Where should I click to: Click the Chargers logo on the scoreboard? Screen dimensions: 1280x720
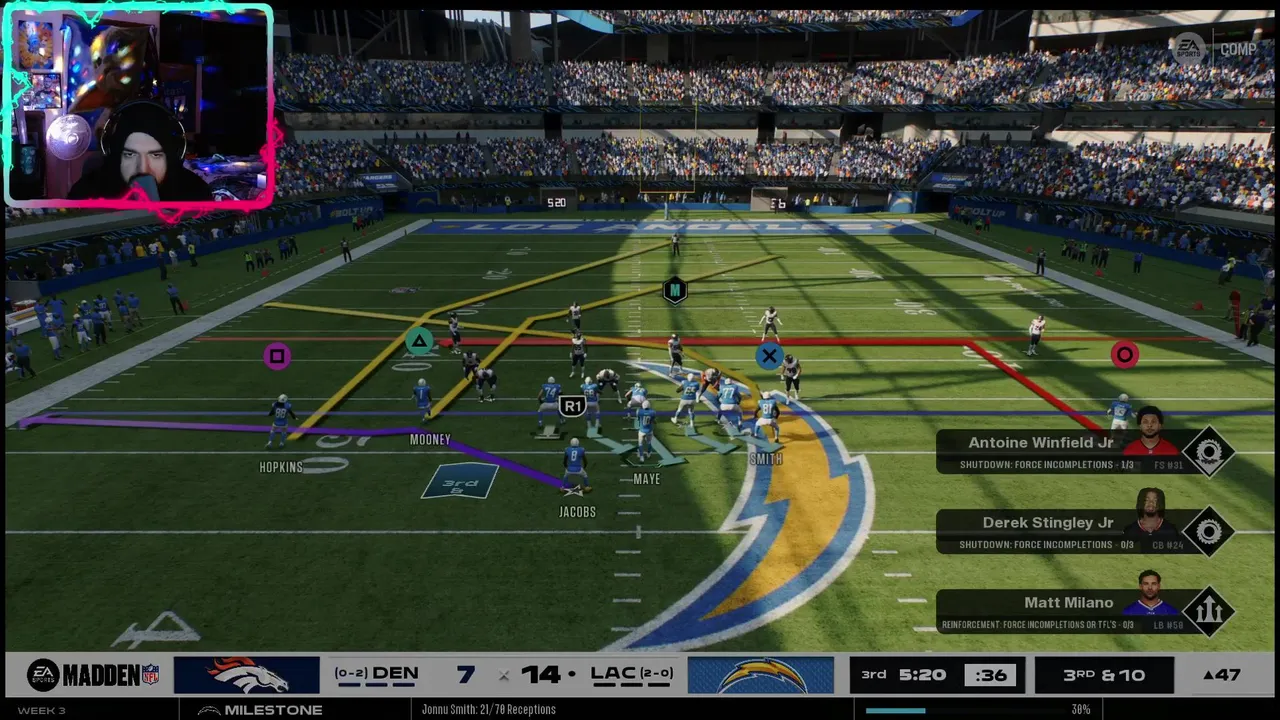coord(760,675)
